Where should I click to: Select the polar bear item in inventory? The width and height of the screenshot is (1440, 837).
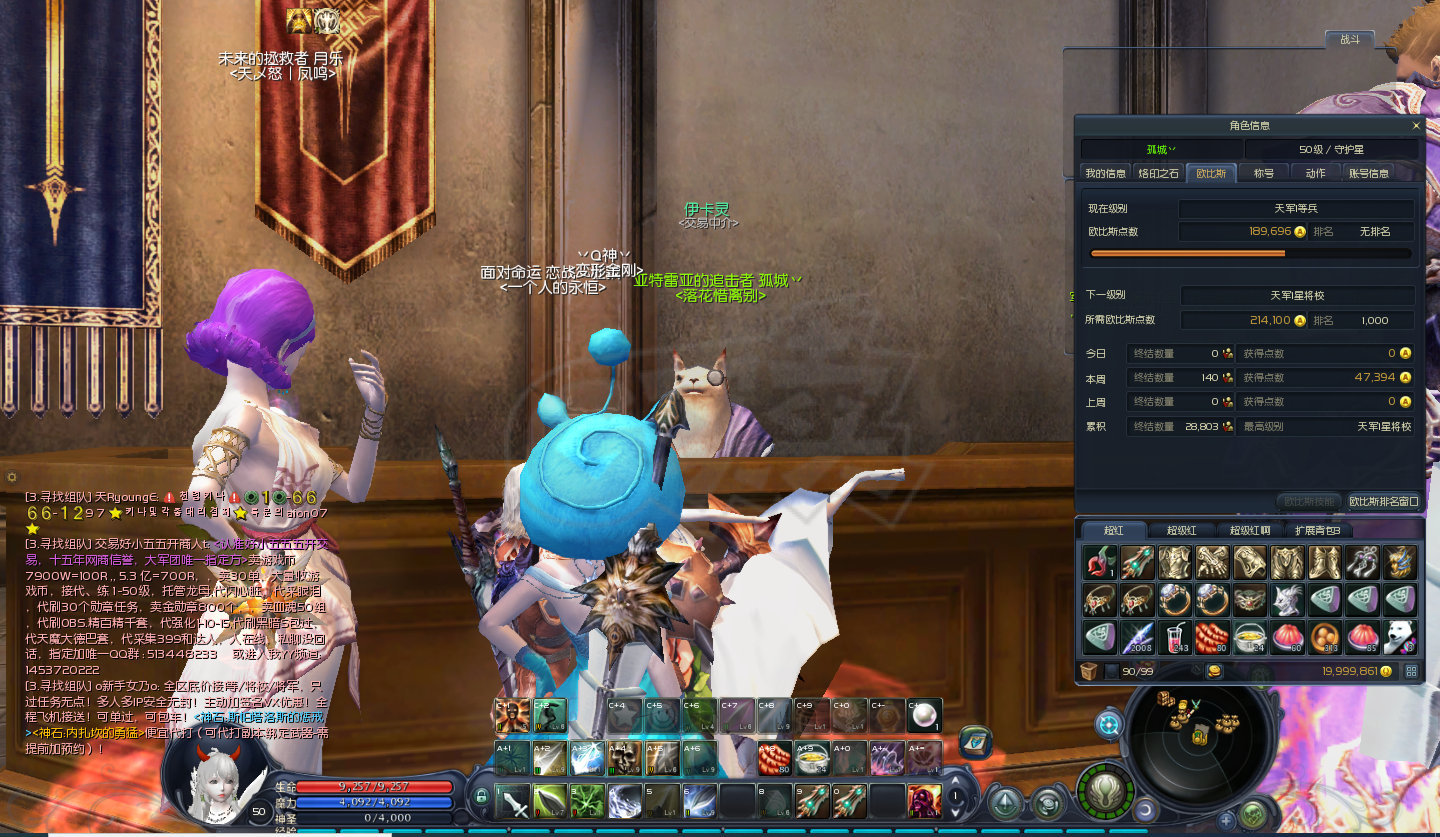click(x=1400, y=637)
